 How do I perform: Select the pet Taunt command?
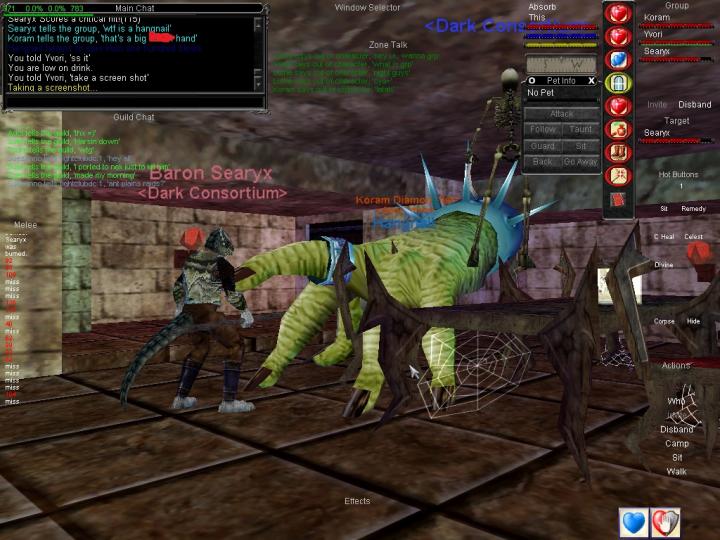[x=581, y=130]
